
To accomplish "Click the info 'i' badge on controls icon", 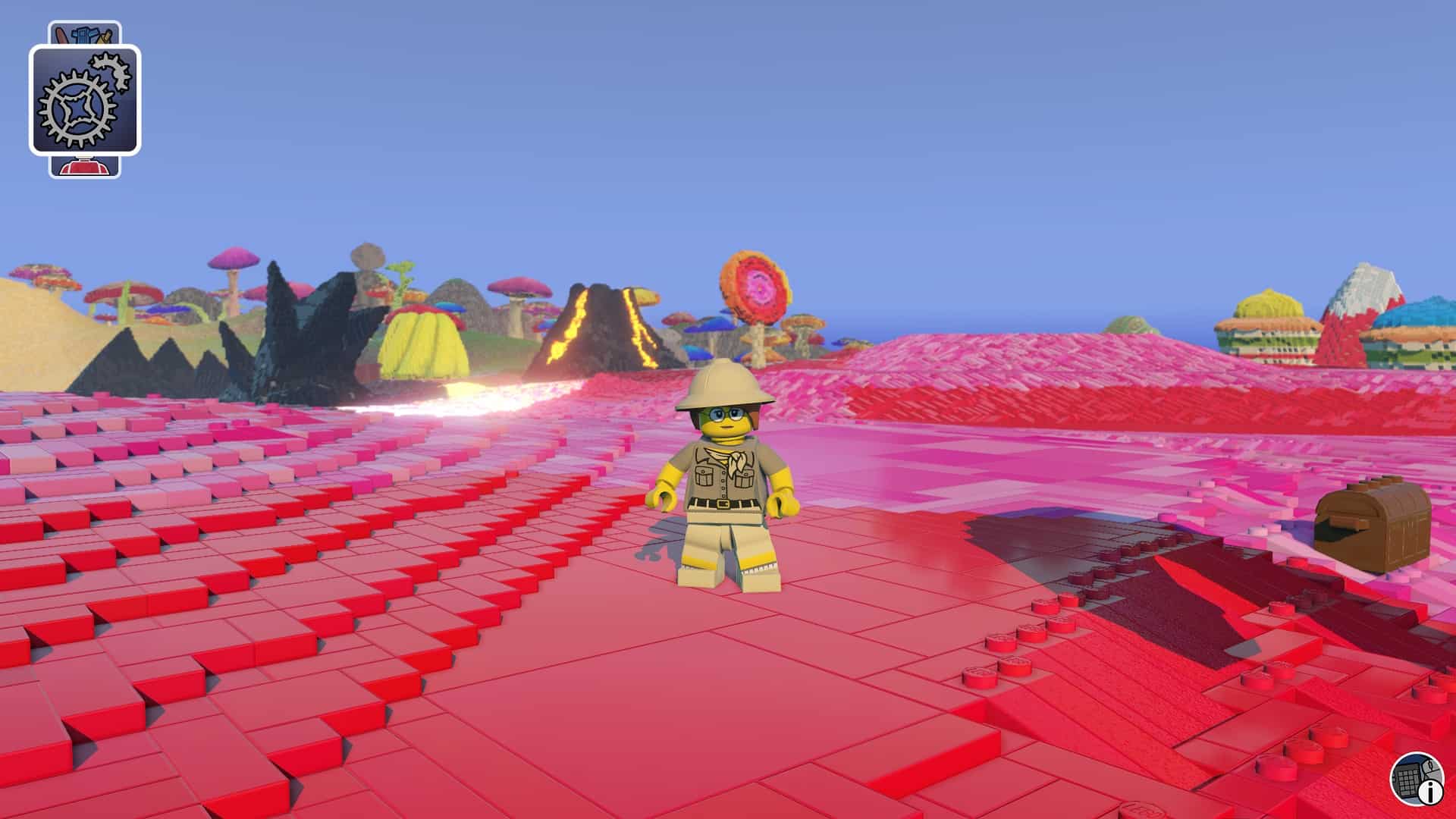I will click(x=1430, y=793).
